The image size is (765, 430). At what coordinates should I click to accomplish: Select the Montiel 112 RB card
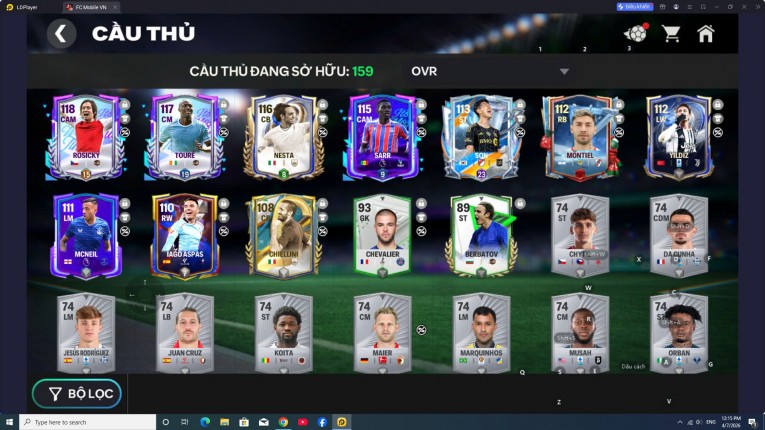coord(576,137)
